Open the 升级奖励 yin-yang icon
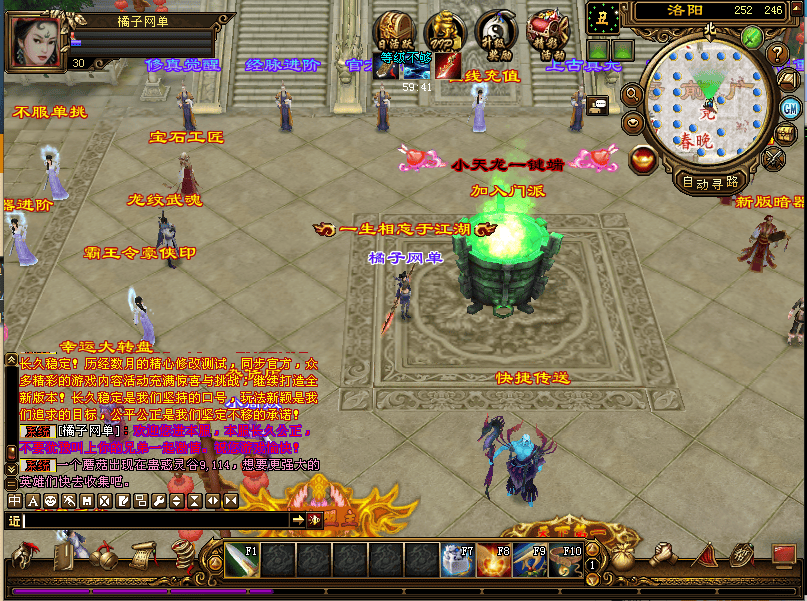The image size is (807, 601). 496,32
